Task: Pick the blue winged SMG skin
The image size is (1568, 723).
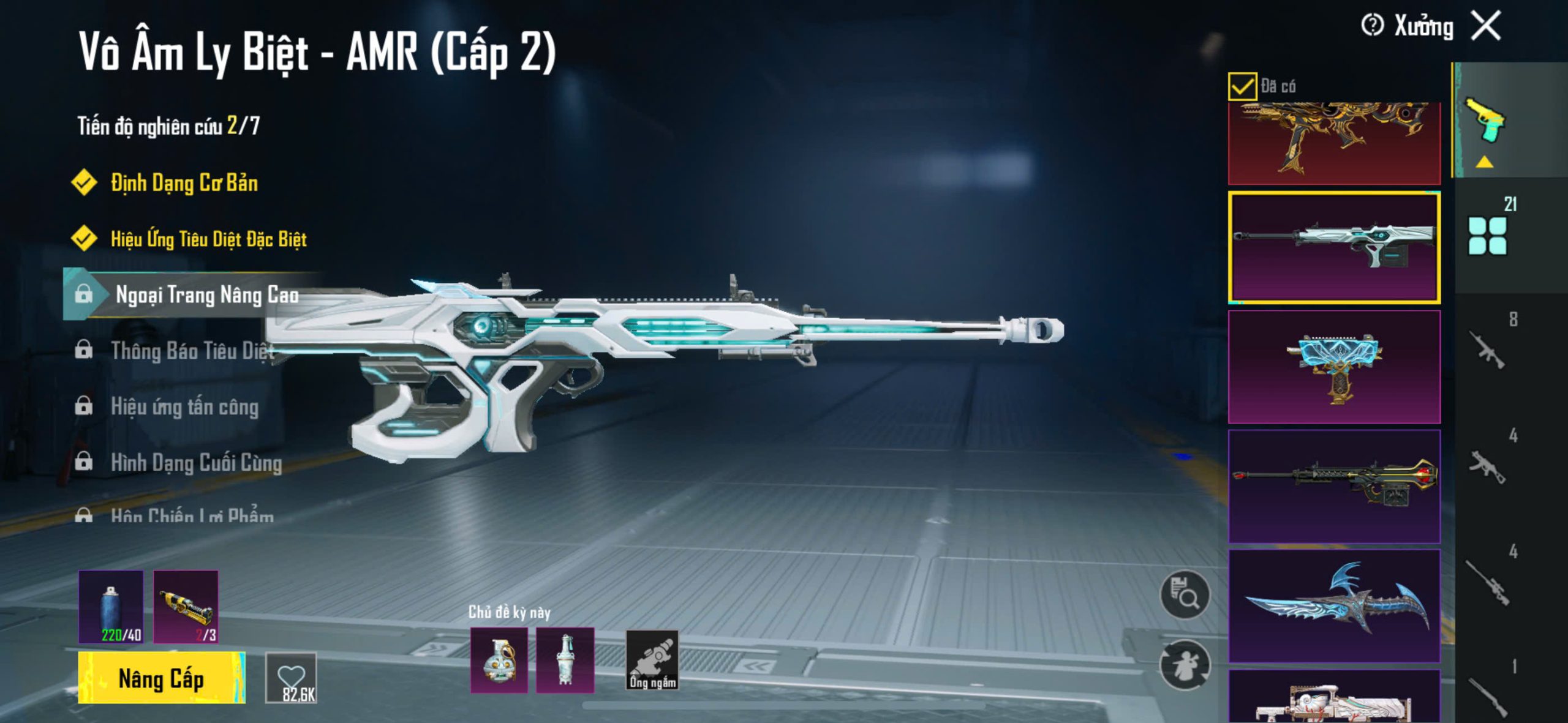Action: 1334,367
